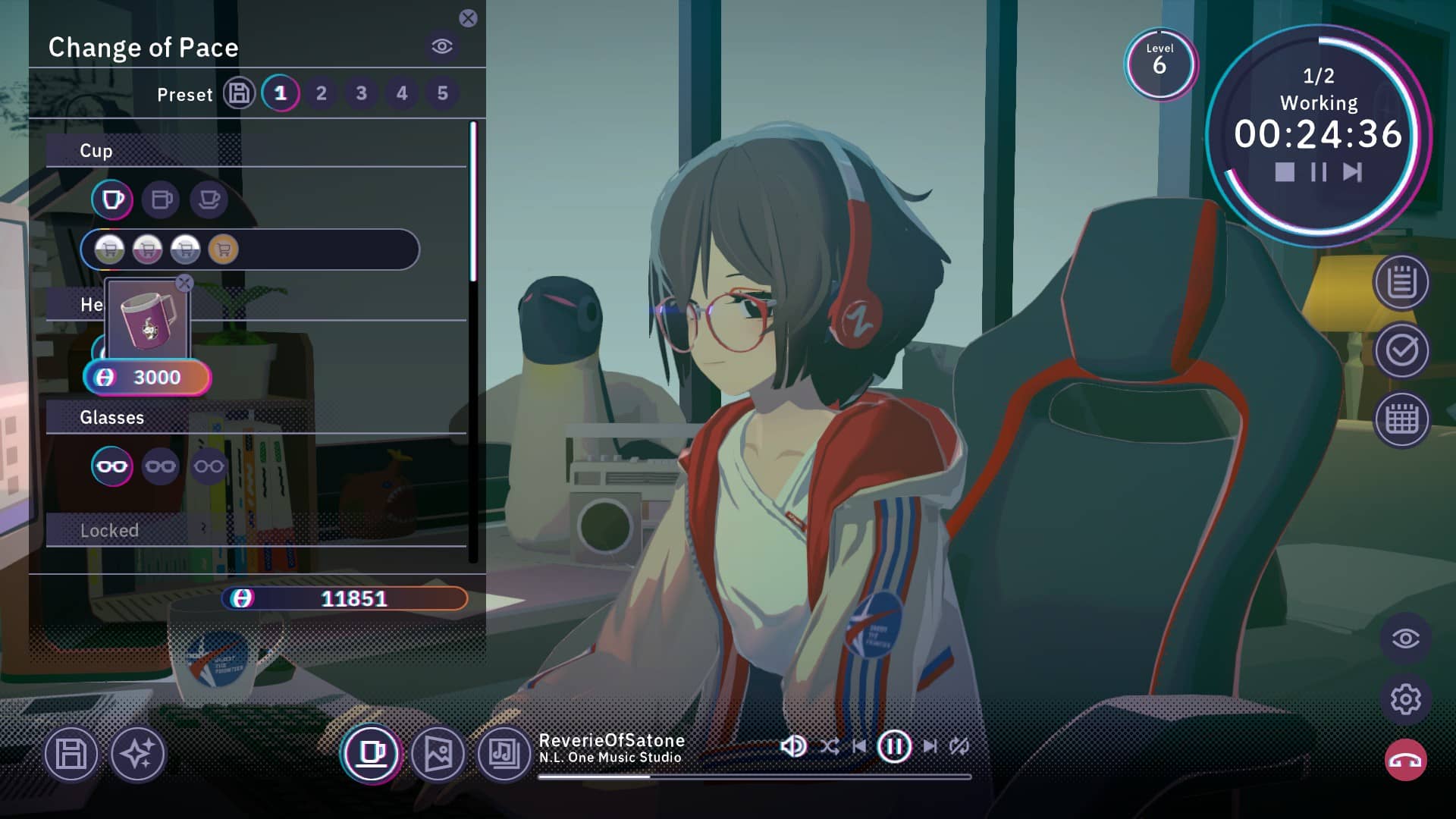End the session with red phone button
The width and height of the screenshot is (1456, 819).
(1405, 761)
